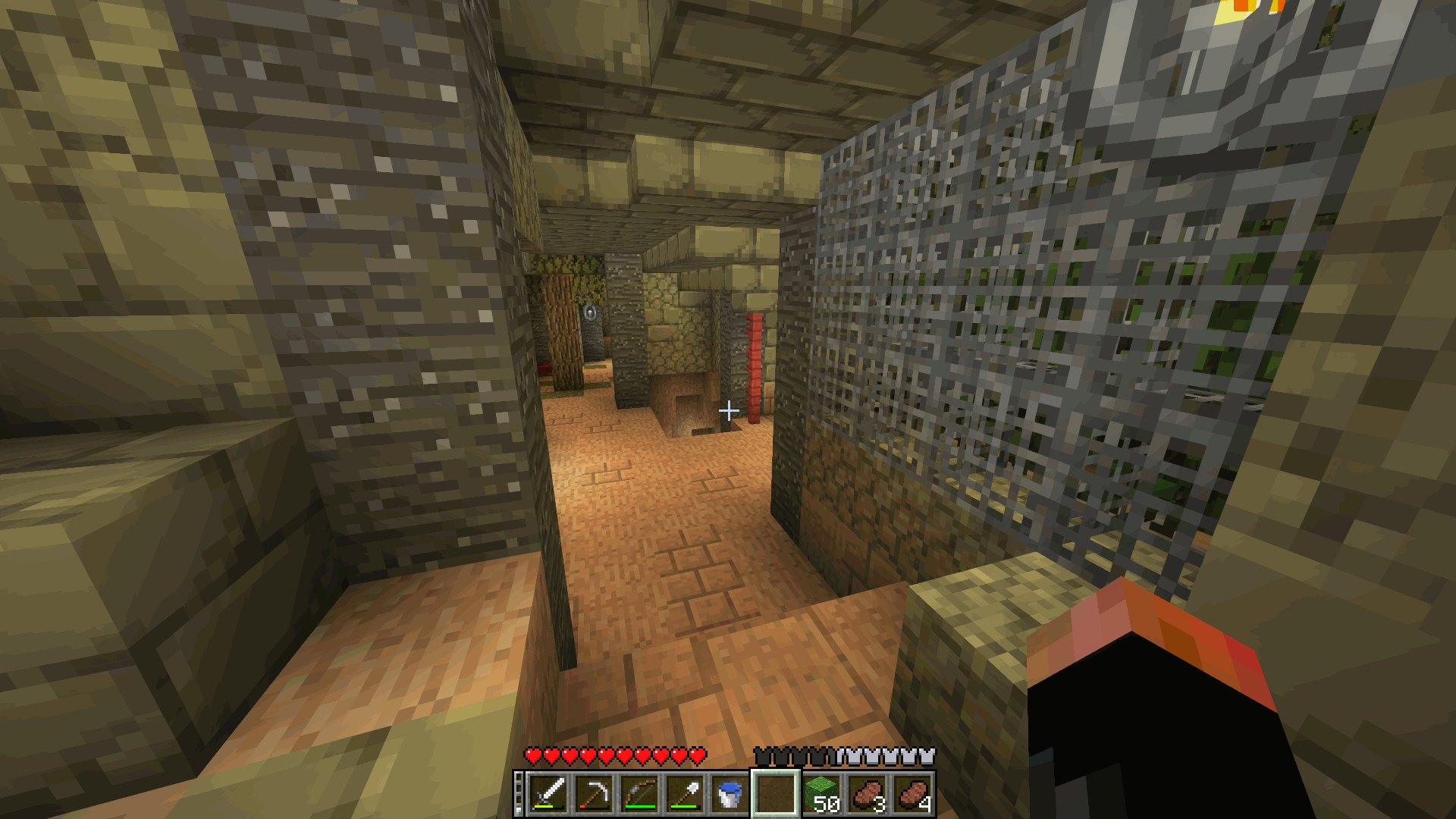Image resolution: width=1456 pixels, height=819 pixels.
Task: Select the water bucket slot
Action: point(730,794)
